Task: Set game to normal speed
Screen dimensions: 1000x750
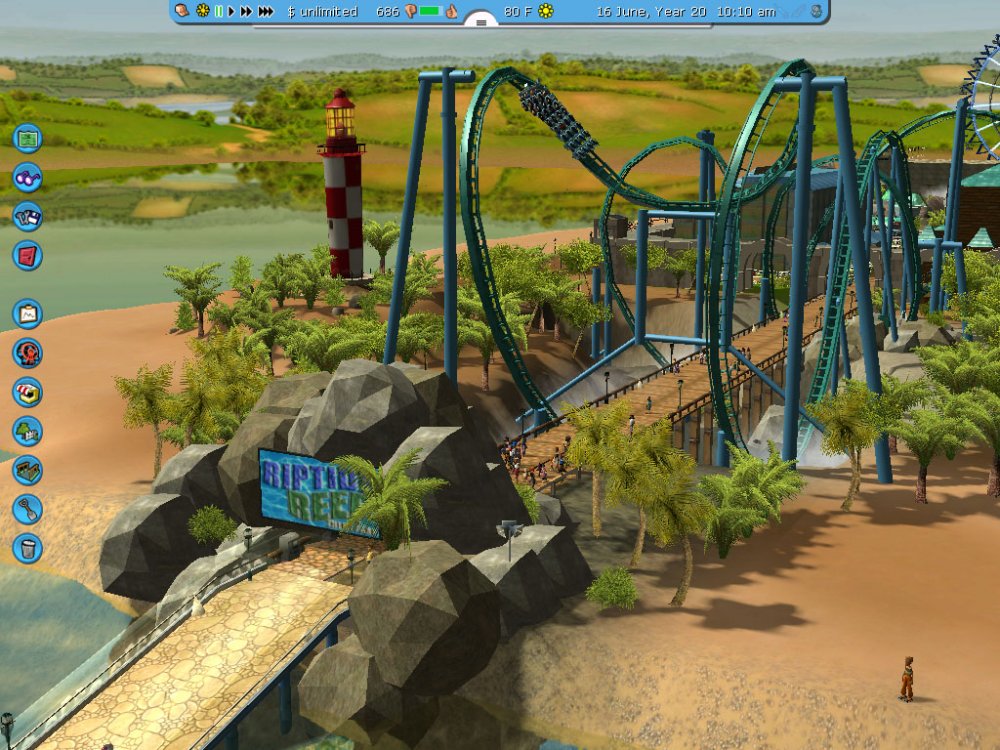Action: point(231,11)
